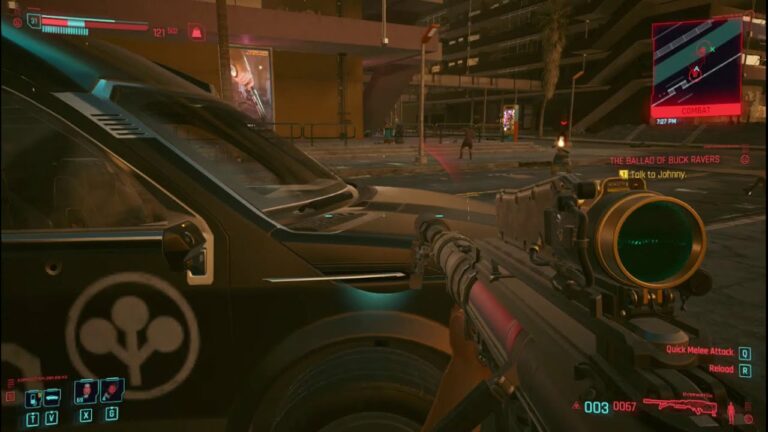Select the phone quick-slot icon
Screen dimensions: 768x432
[x=32, y=396]
